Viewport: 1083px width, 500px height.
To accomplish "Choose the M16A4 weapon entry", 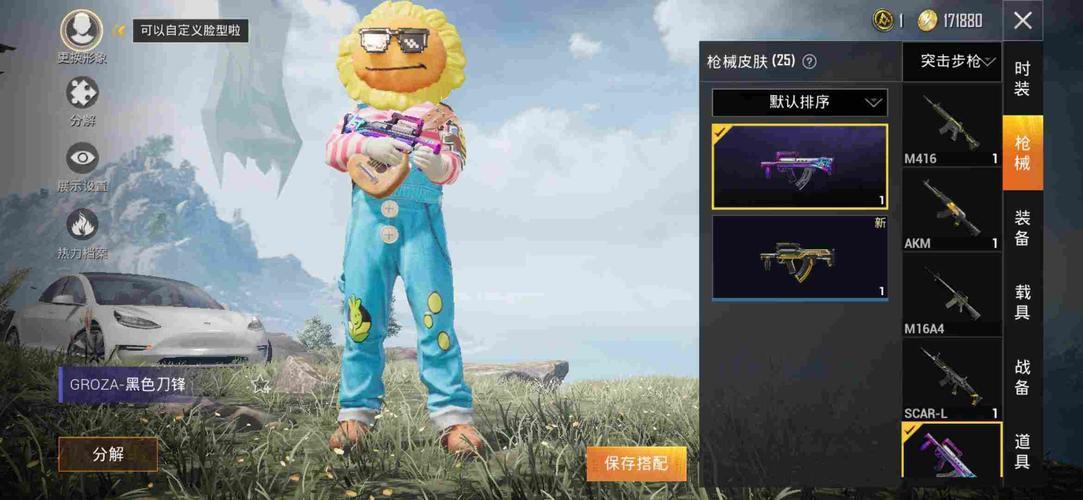I will (x=952, y=295).
